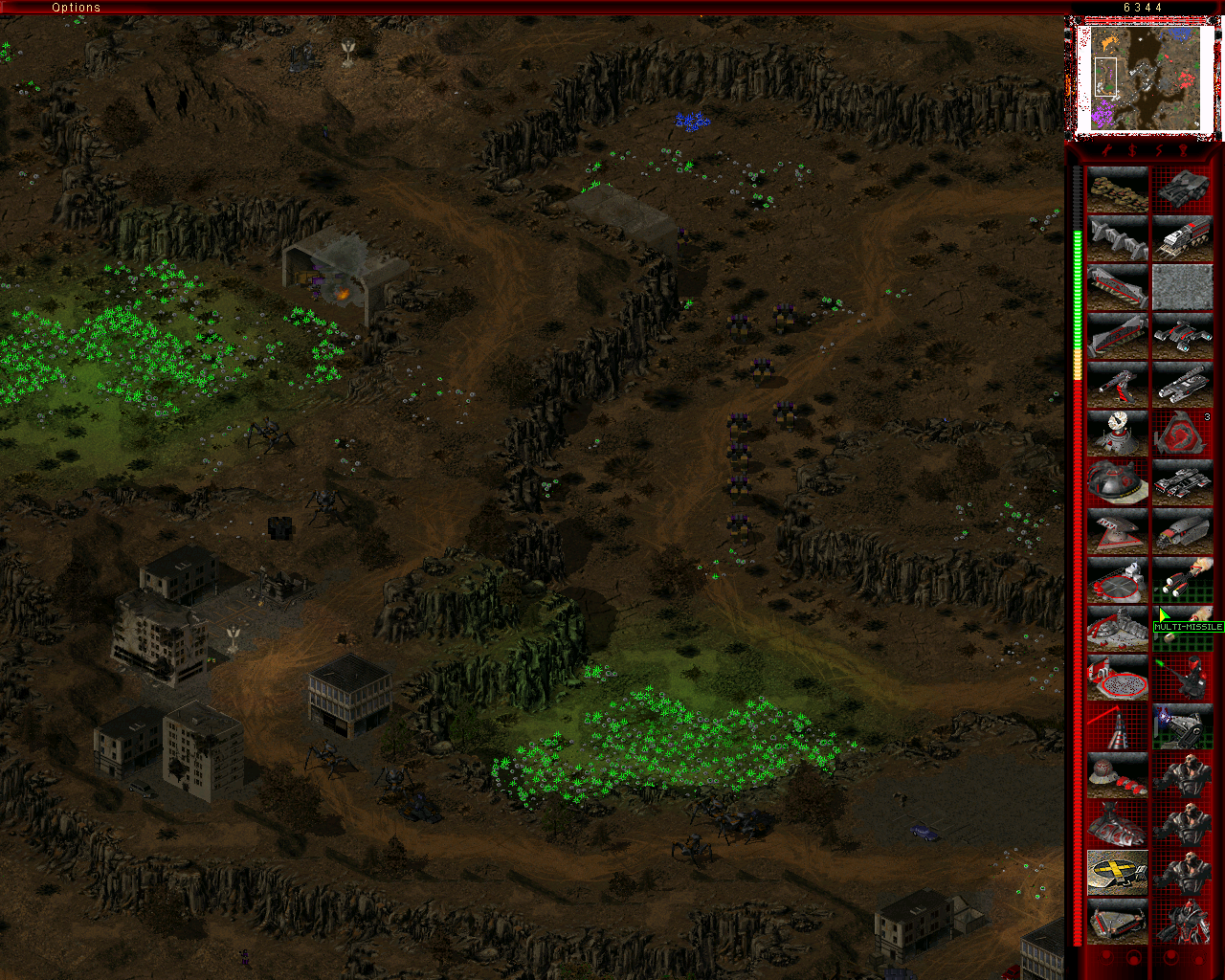Click the radar minimap

tap(1144, 78)
